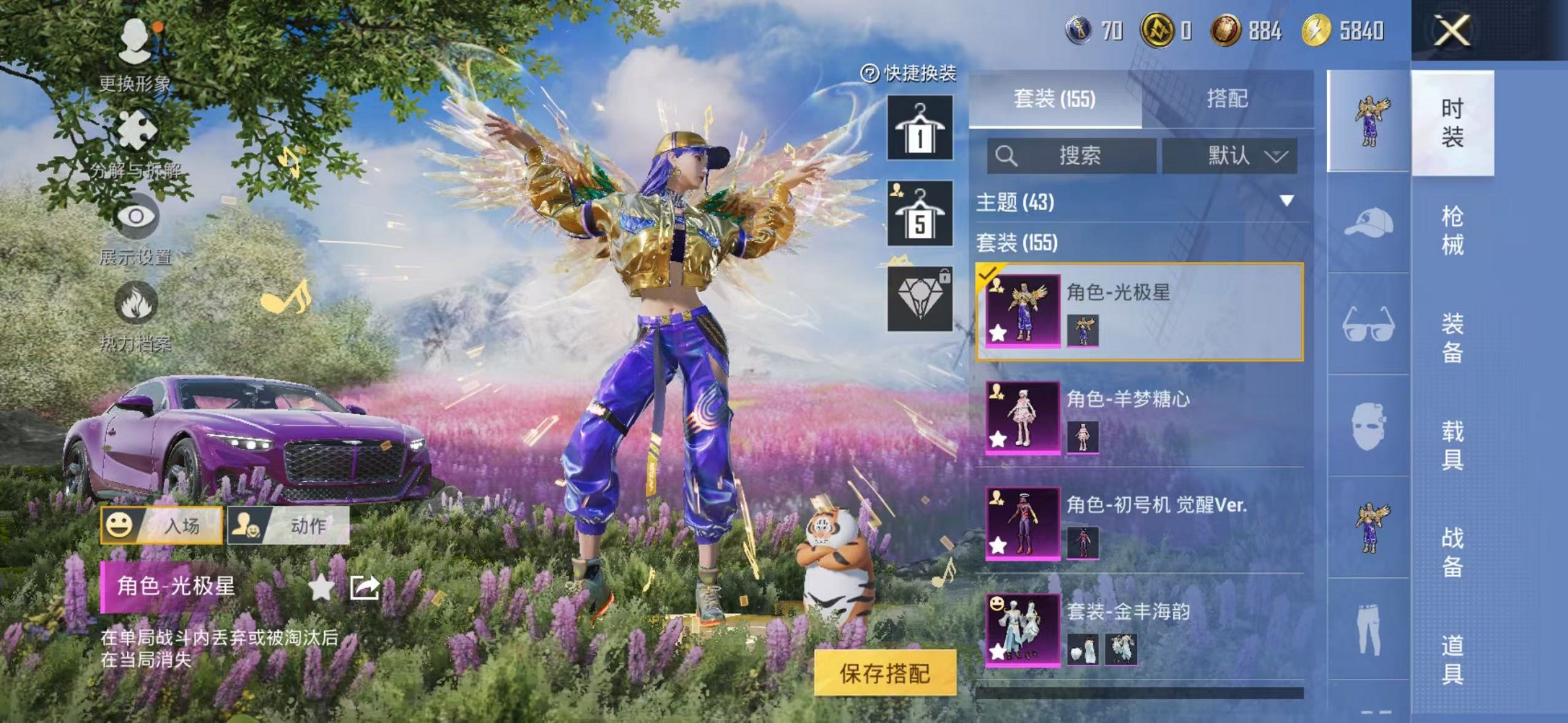Switch to the 搭配 tab
Viewport: 1568px width, 723px height.
pyautogui.click(x=1227, y=99)
